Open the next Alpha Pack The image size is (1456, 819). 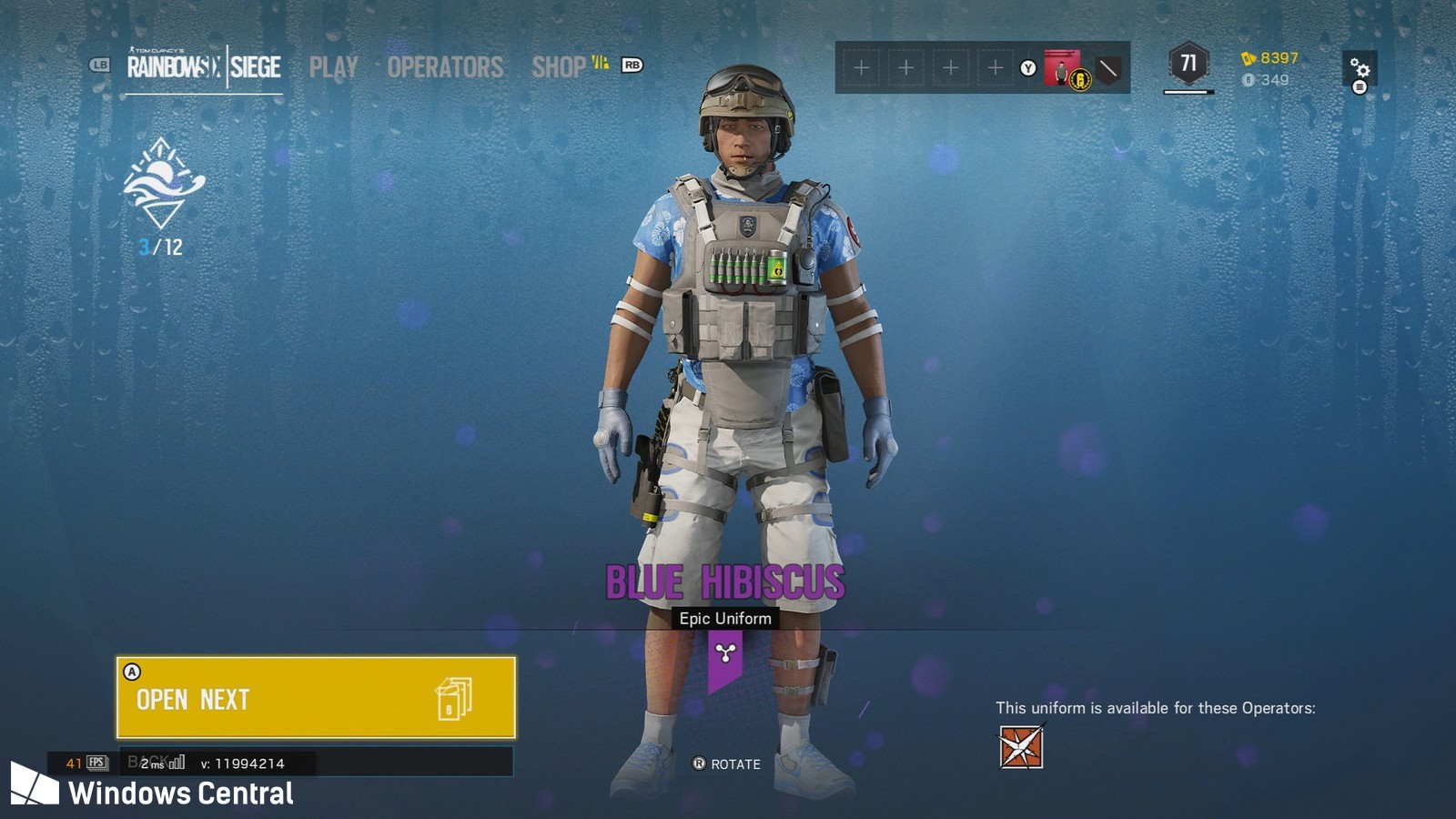[x=316, y=698]
